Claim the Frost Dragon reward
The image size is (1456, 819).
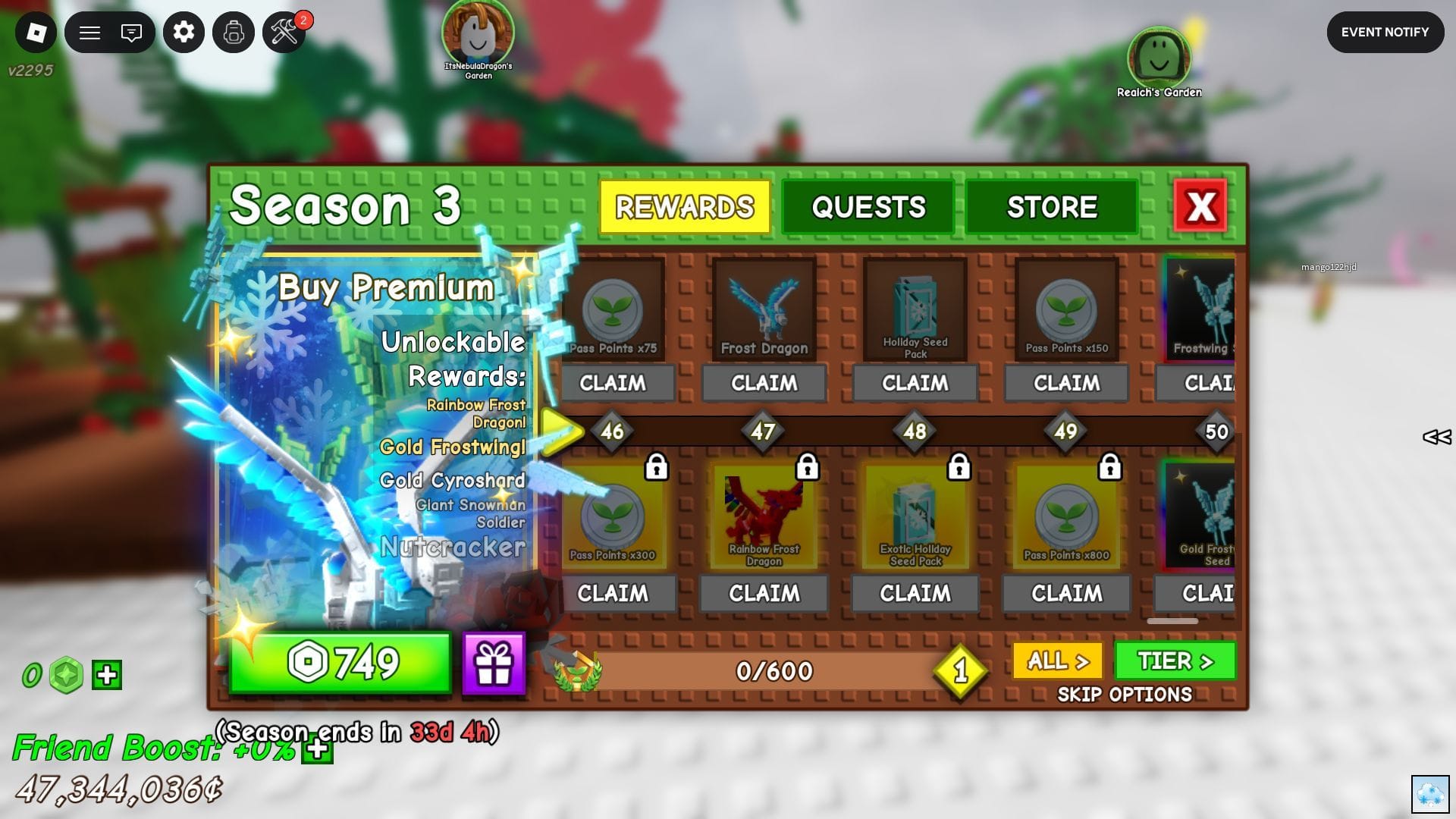click(x=764, y=383)
